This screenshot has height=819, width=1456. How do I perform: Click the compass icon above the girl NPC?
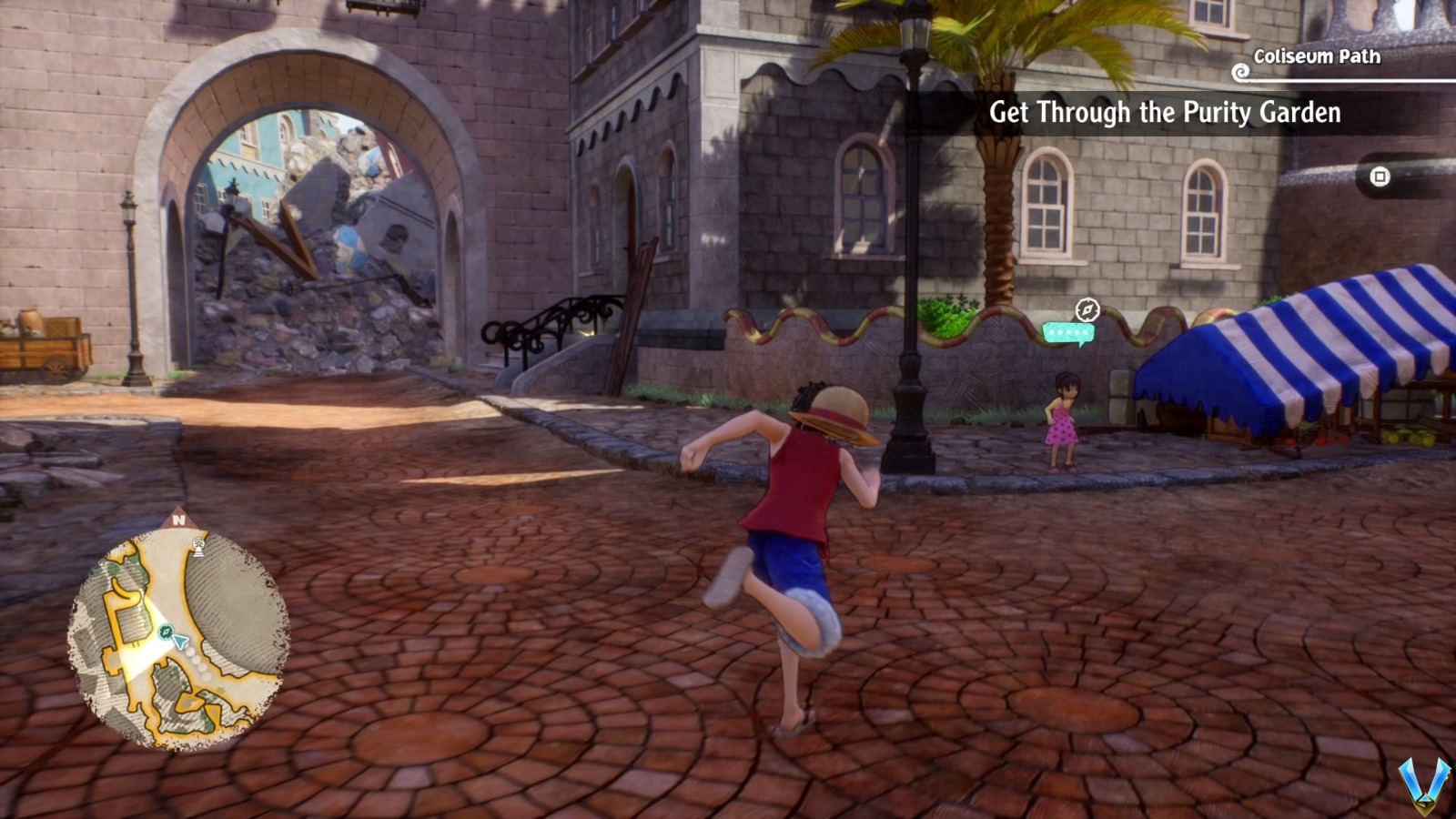point(1087,309)
